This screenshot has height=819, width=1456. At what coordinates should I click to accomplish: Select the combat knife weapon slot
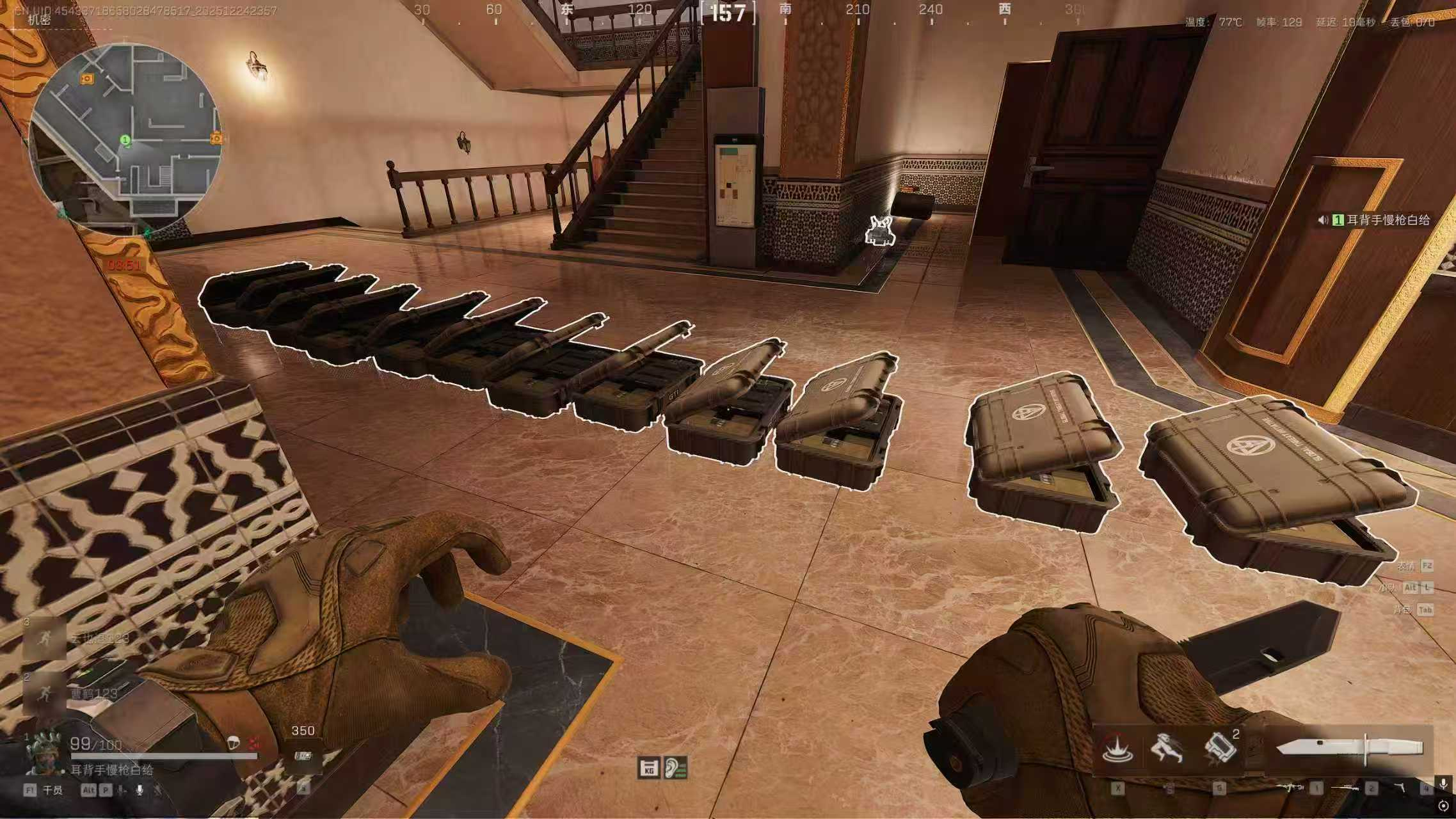[x=1349, y=747]
